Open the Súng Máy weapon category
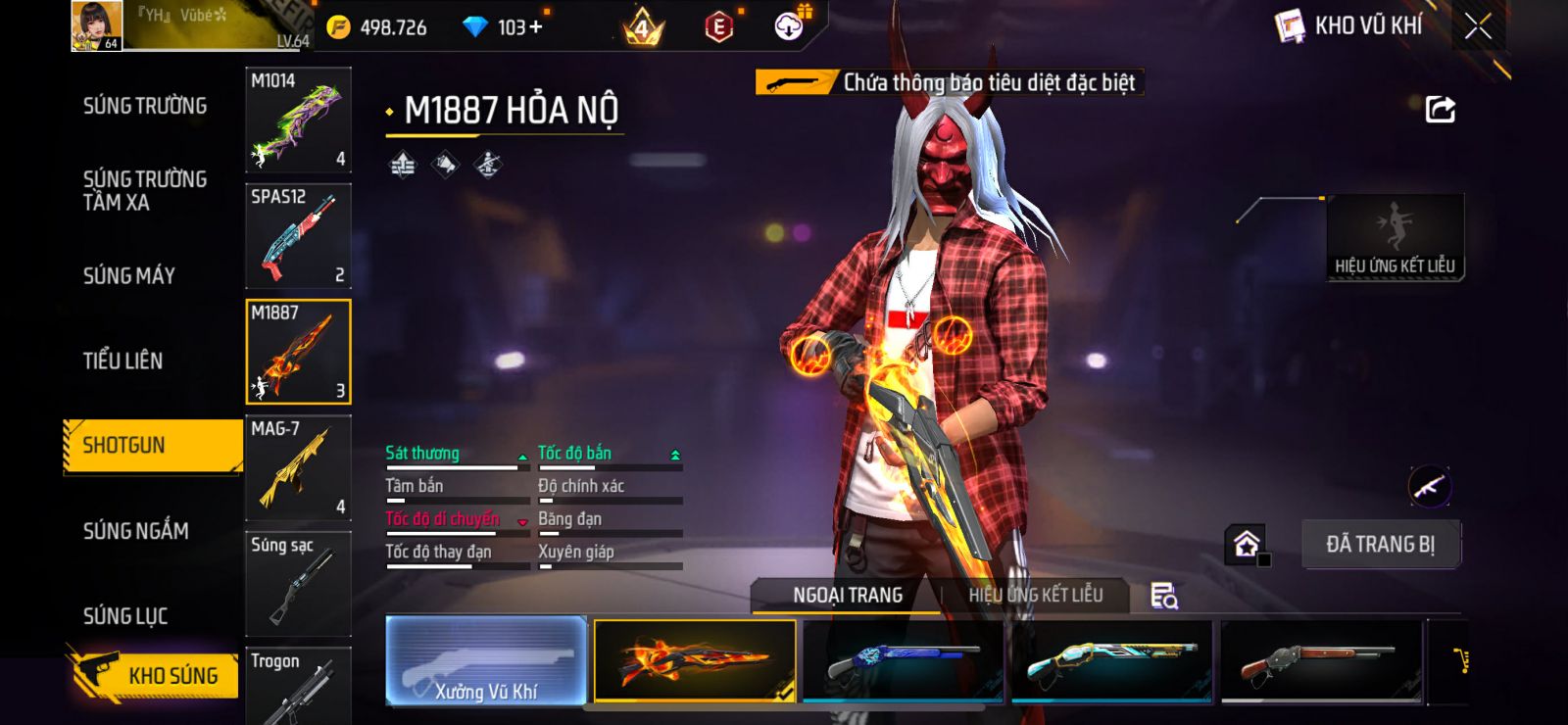 [x=129, y=276]
